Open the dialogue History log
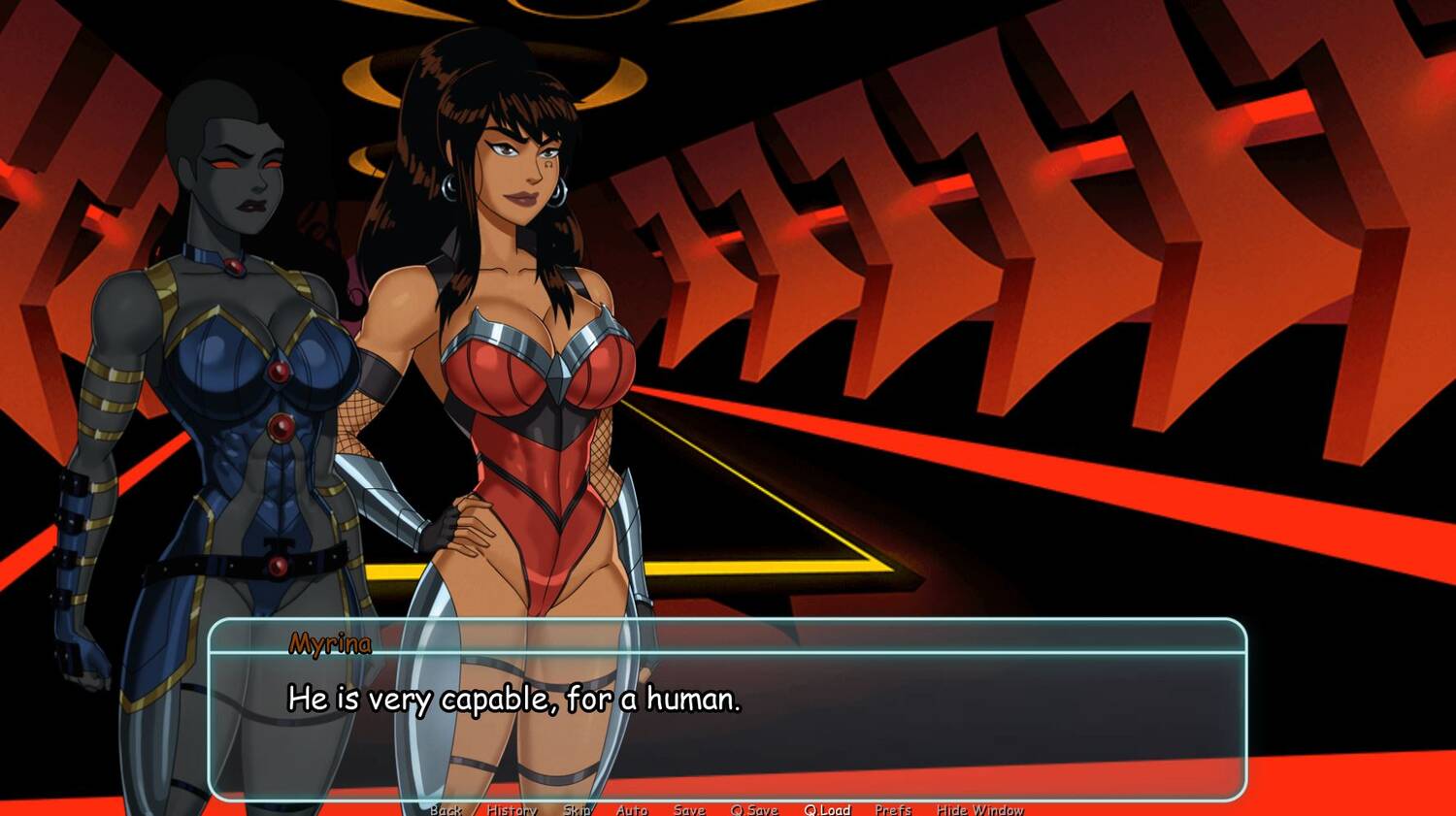Image resolution: width=1456 pixels, height=816 pixels. pos(512,810)
